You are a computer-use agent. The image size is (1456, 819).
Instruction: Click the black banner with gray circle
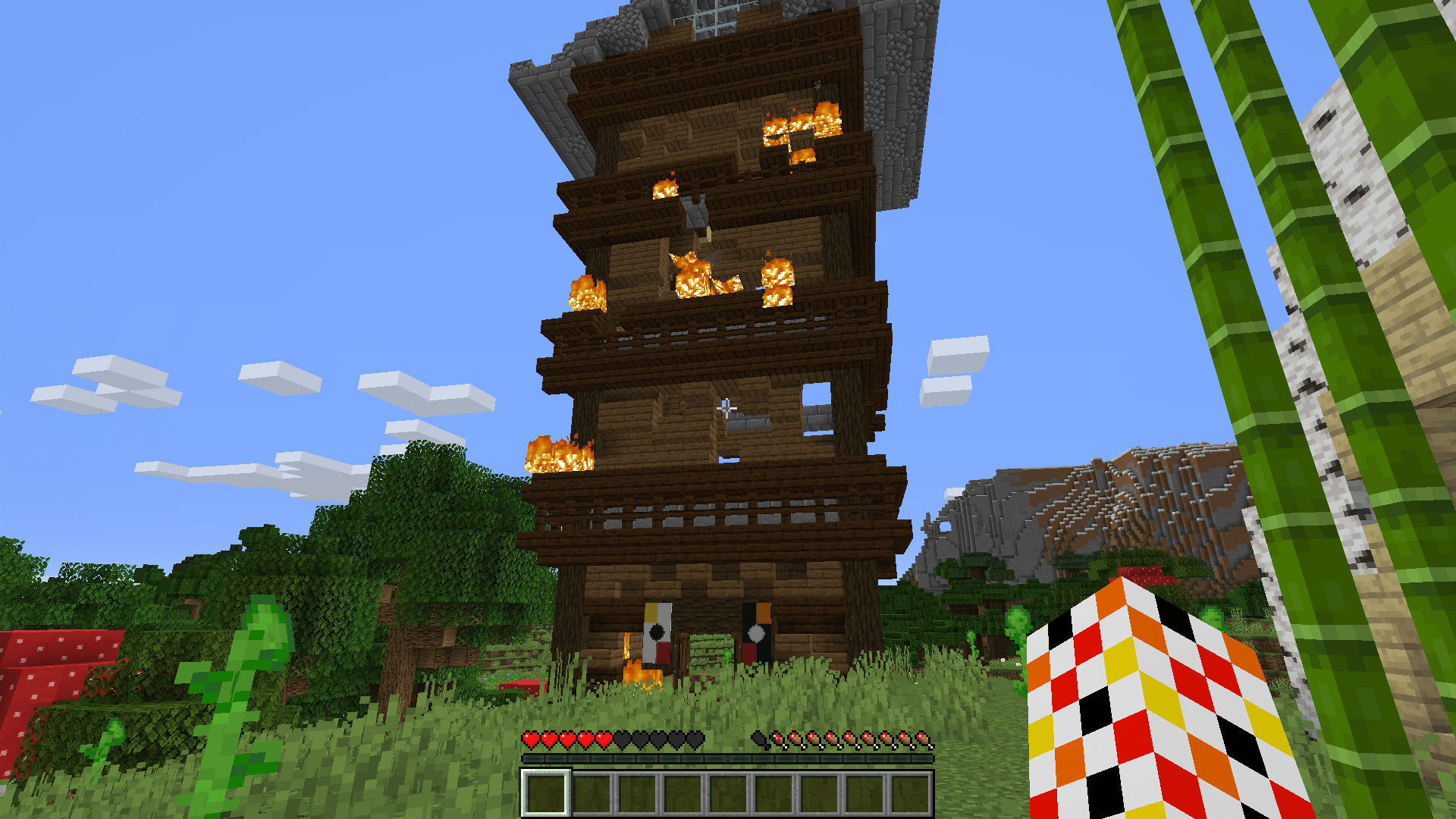(x=757, y=633)
